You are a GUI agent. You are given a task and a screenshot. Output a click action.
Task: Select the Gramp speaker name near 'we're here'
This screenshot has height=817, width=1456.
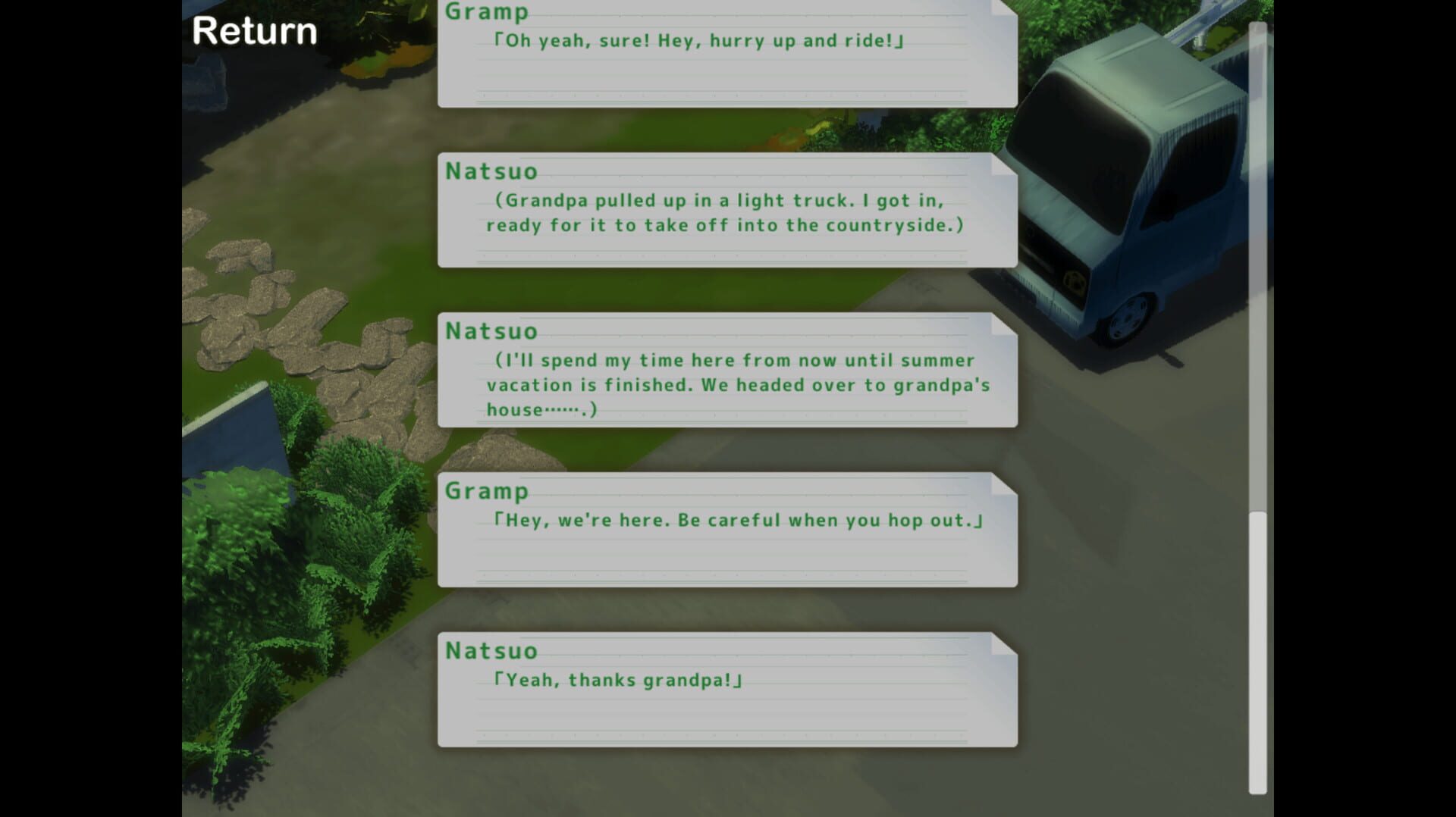point(488,491)
